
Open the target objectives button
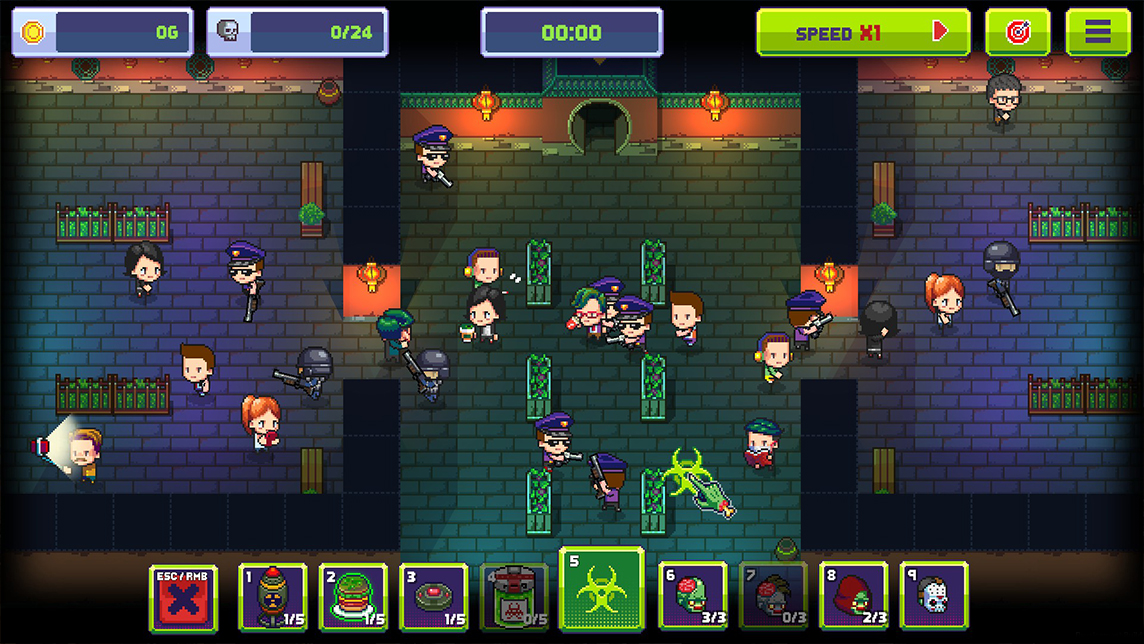[x=1017, y=33]
